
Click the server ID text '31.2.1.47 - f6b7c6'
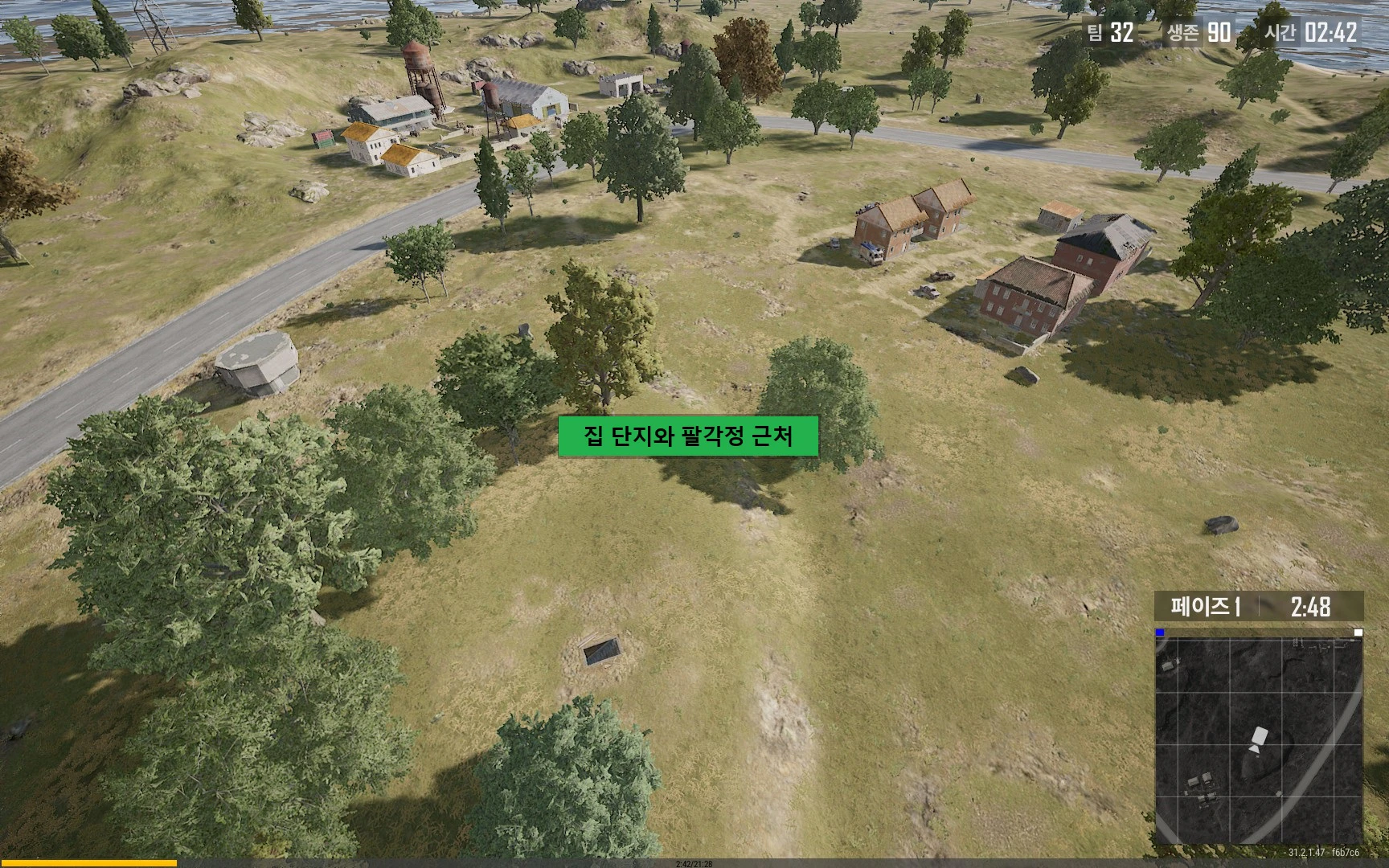(1323, 851)
